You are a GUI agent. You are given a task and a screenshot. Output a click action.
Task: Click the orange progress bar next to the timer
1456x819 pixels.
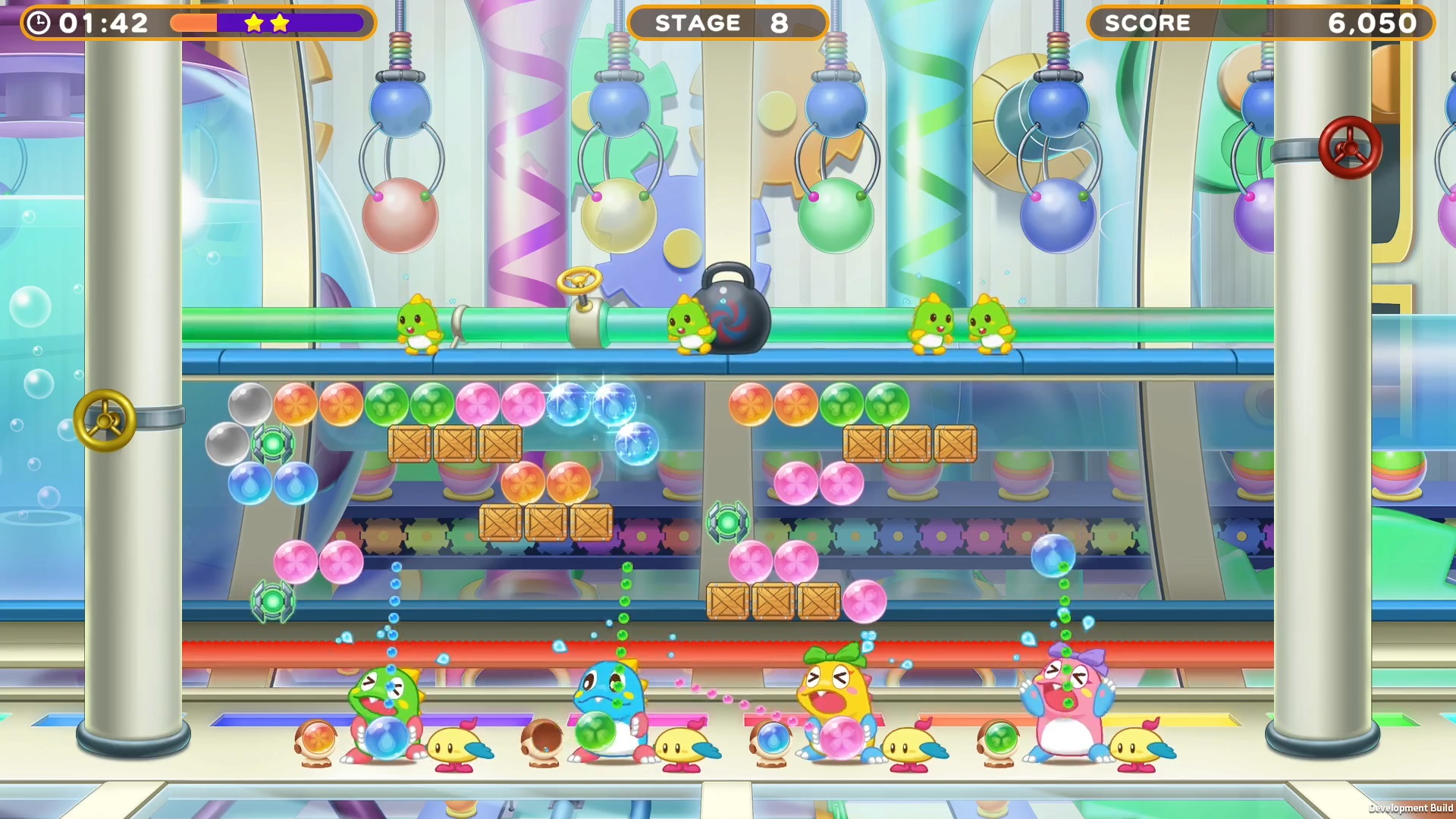coord(196,24)
